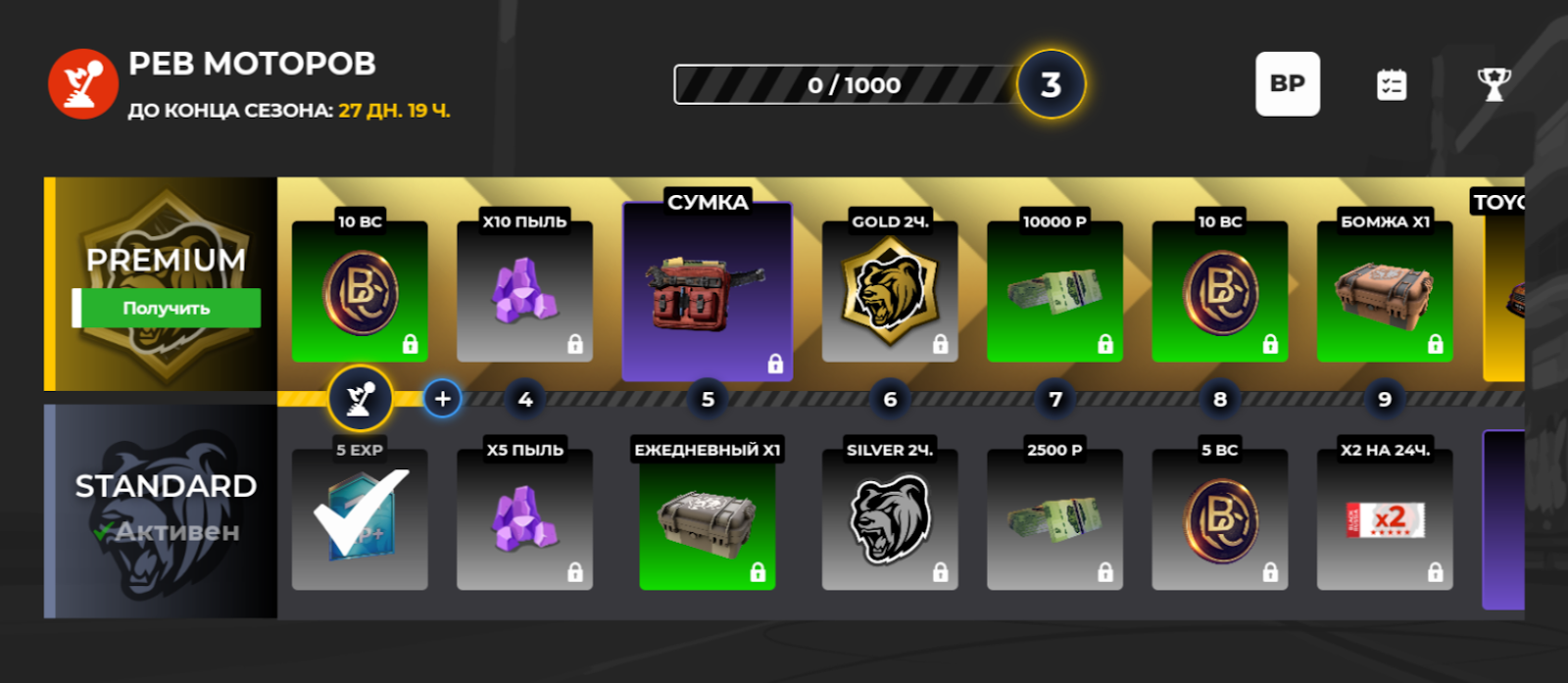Select the premium Сумка reward card
The height and width of the screenshot is (683, 1568).
click(708, 292)
